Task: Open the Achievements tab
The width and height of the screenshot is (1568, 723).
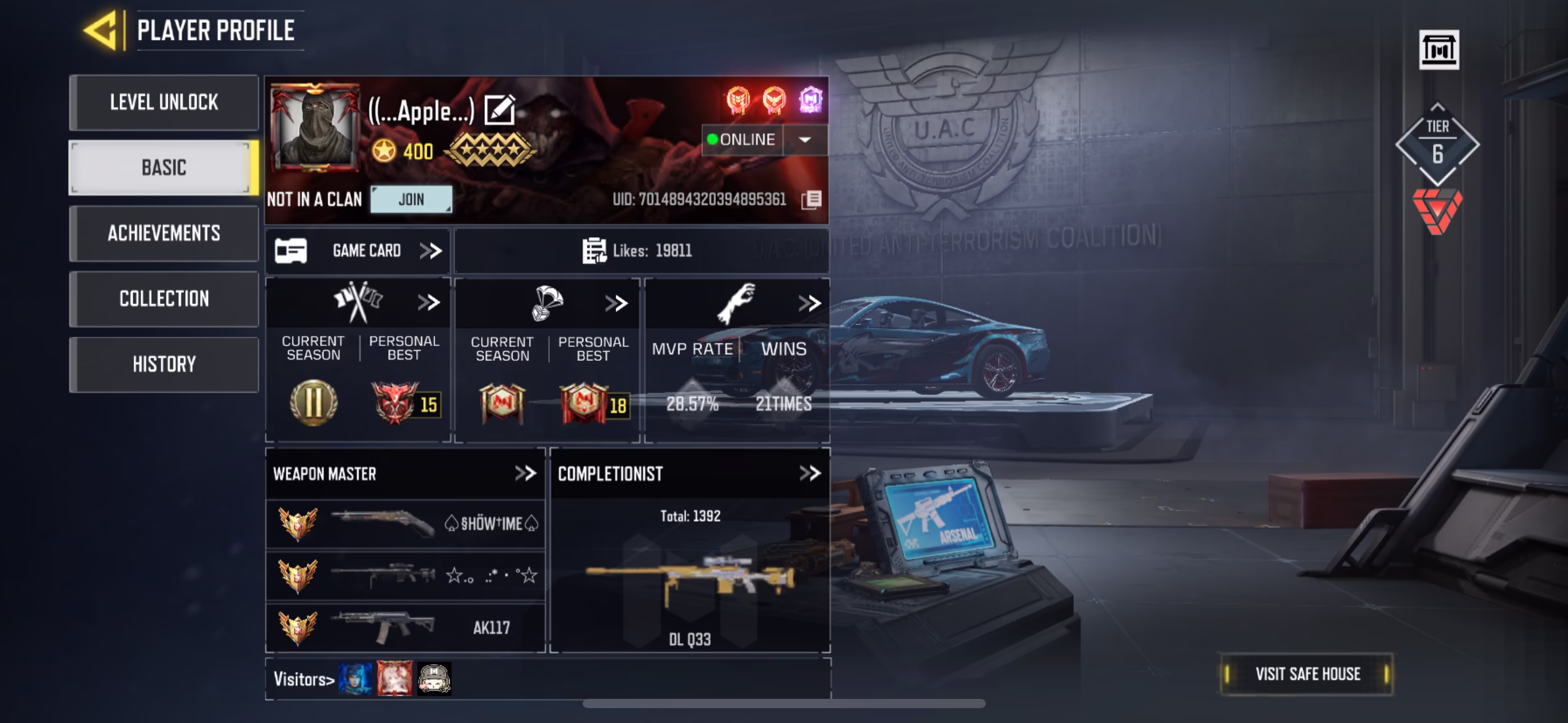Action: click(x=164, y=233)
